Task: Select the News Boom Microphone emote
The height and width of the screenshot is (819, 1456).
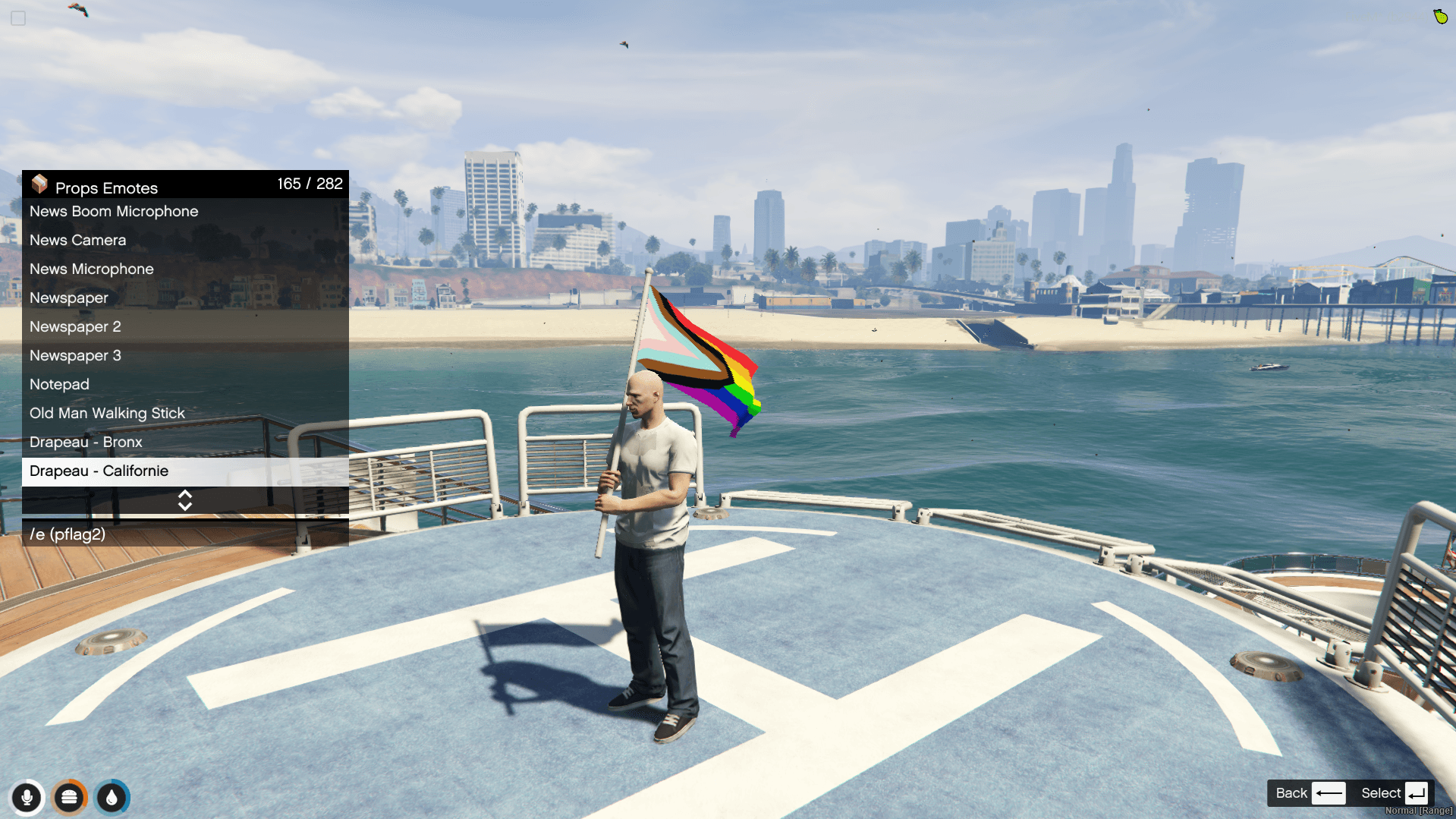Action: [114, 212]
